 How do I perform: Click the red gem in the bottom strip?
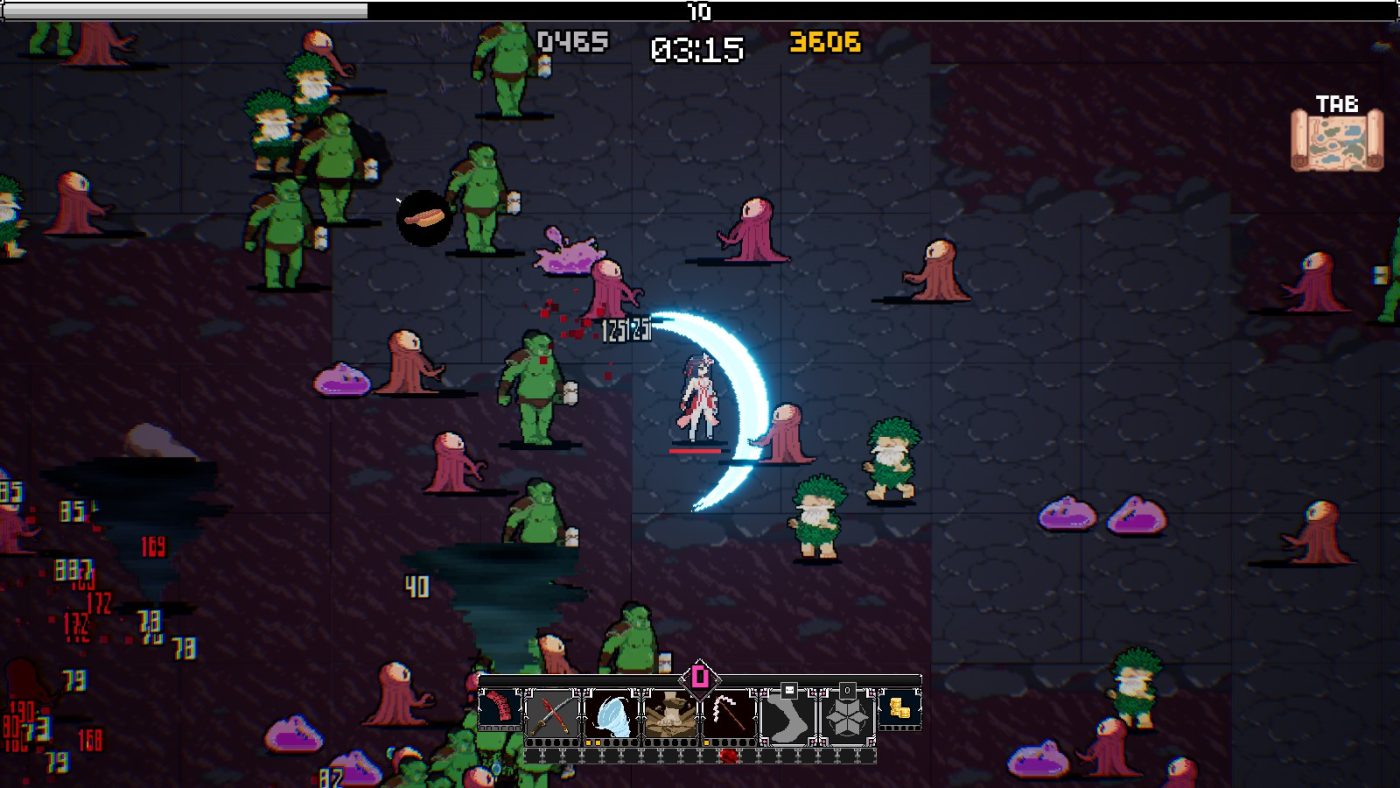(x=729, y=755)
